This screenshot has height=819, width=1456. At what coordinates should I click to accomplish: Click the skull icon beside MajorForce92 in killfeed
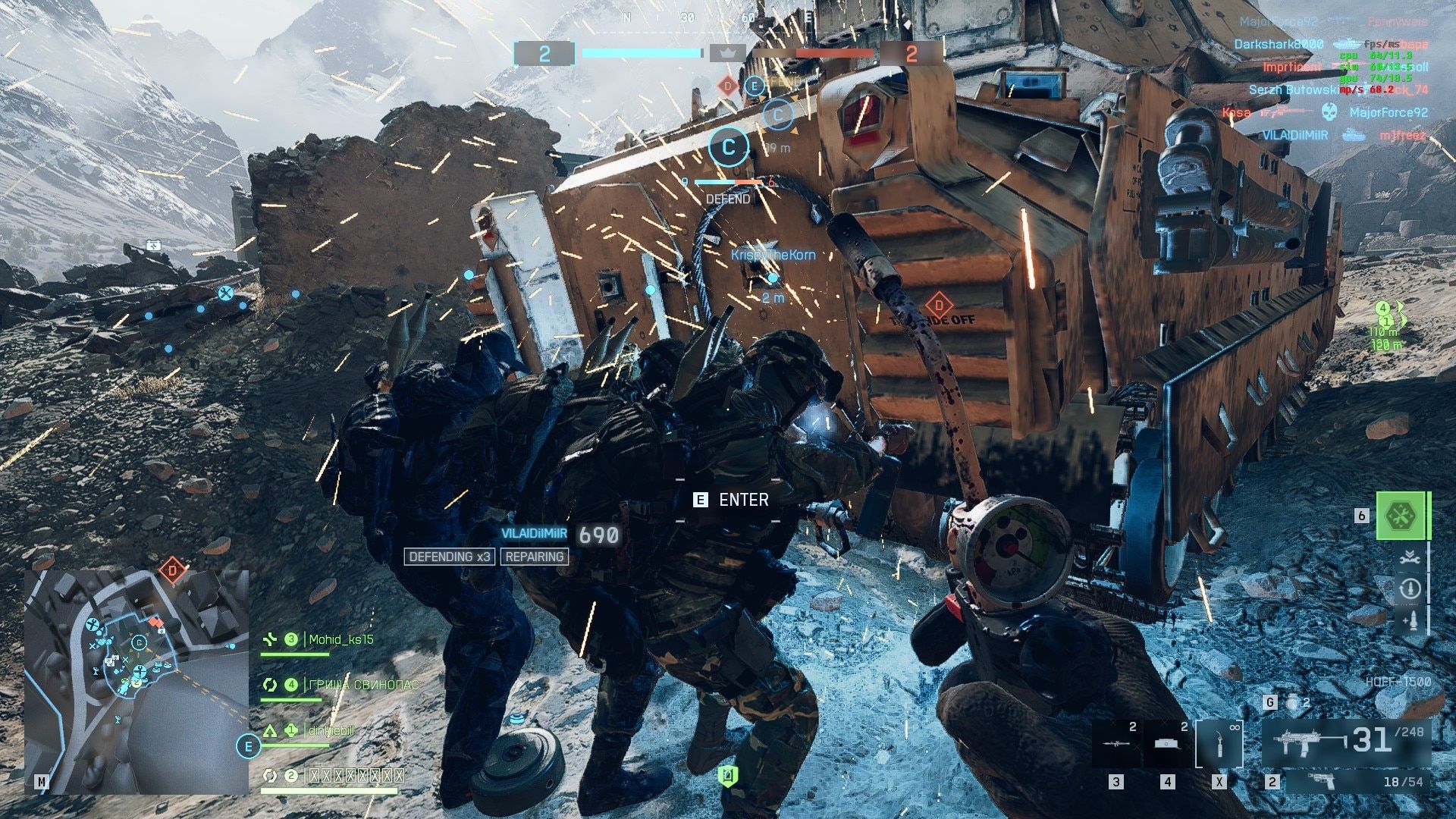[1329, 111]
